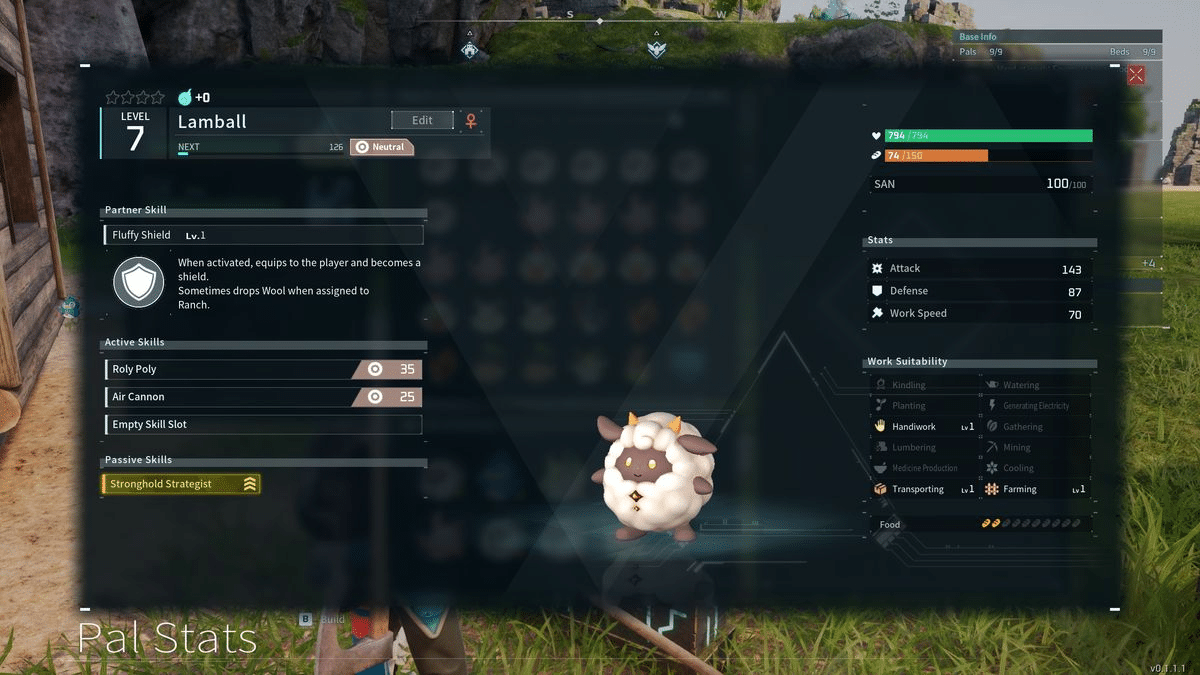This screenshot has width=1200, height=675.
Task: Close the Pal Stats panel
Action: [1136, 75]
